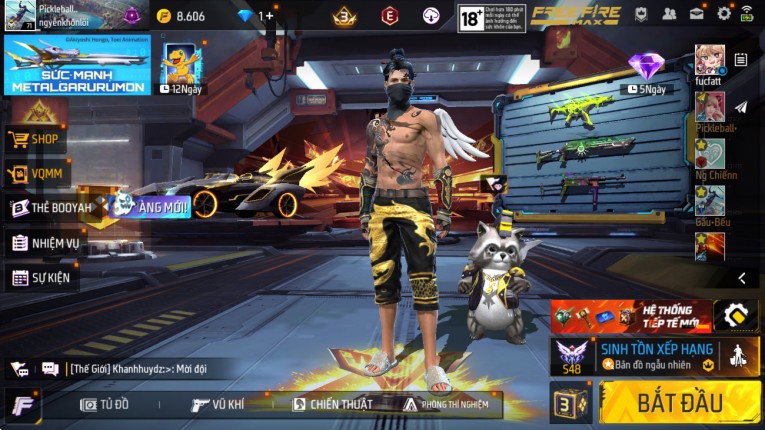Viewport: 765px width, 430px height.
Task: Open Thẻ Booyah pass
Action: click(50, 208)
